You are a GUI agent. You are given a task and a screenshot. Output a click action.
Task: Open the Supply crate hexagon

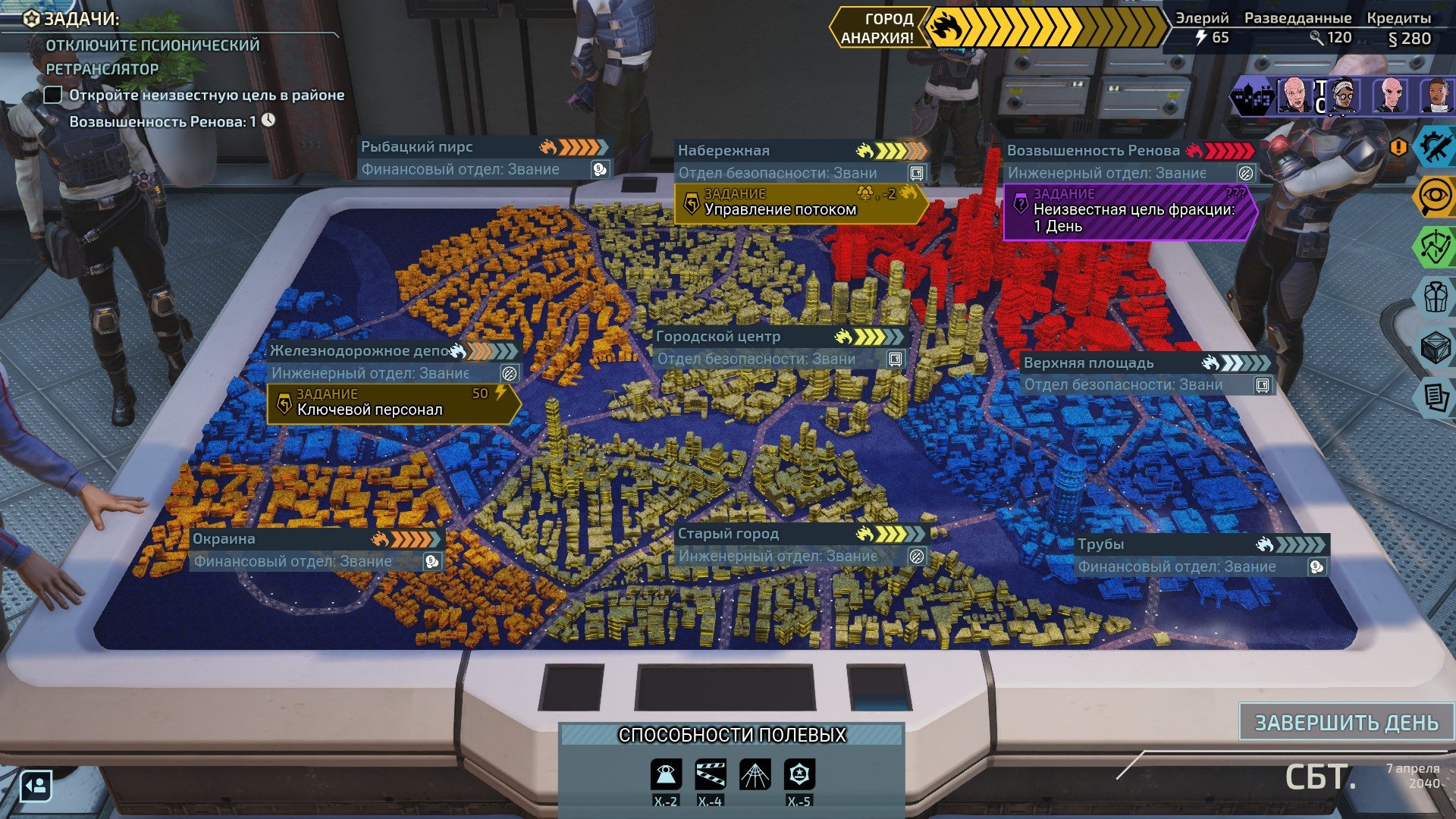tap(1436, 347)
